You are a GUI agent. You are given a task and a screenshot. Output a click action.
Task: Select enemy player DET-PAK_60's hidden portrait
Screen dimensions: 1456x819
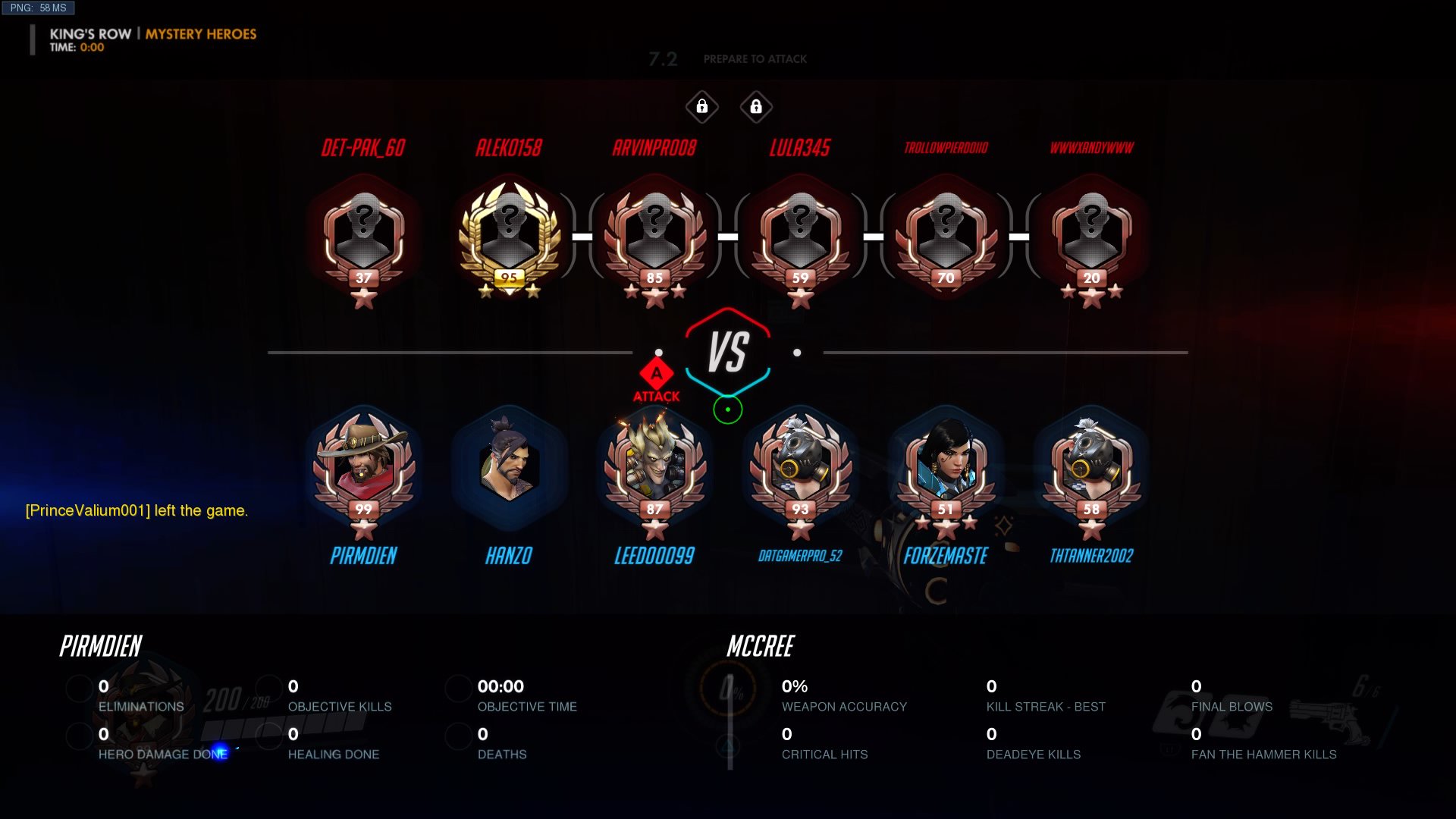[x=364, y=233]
